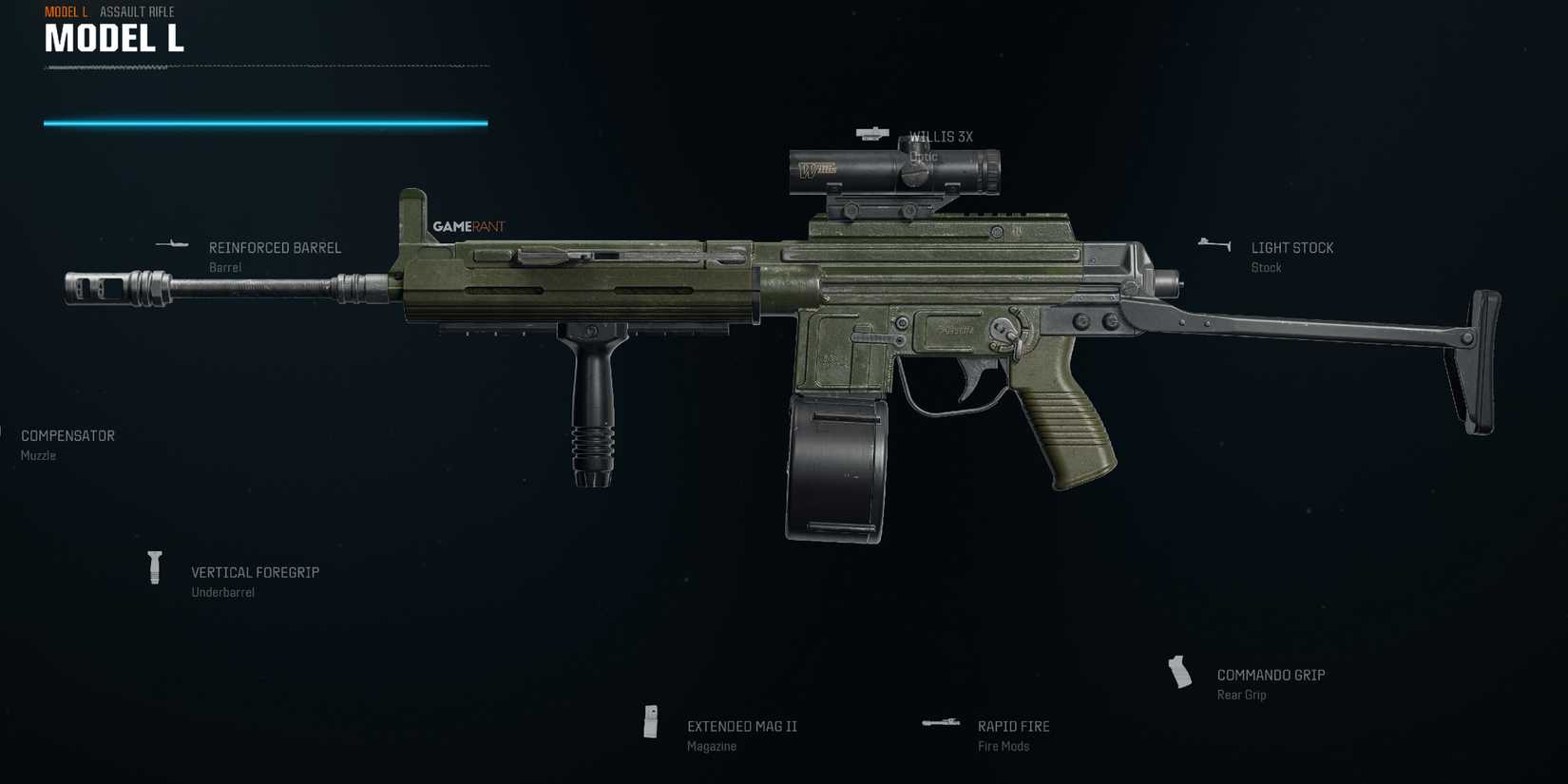
Task: Select the Light Stock attachment icon
Action: point(1213,243)
